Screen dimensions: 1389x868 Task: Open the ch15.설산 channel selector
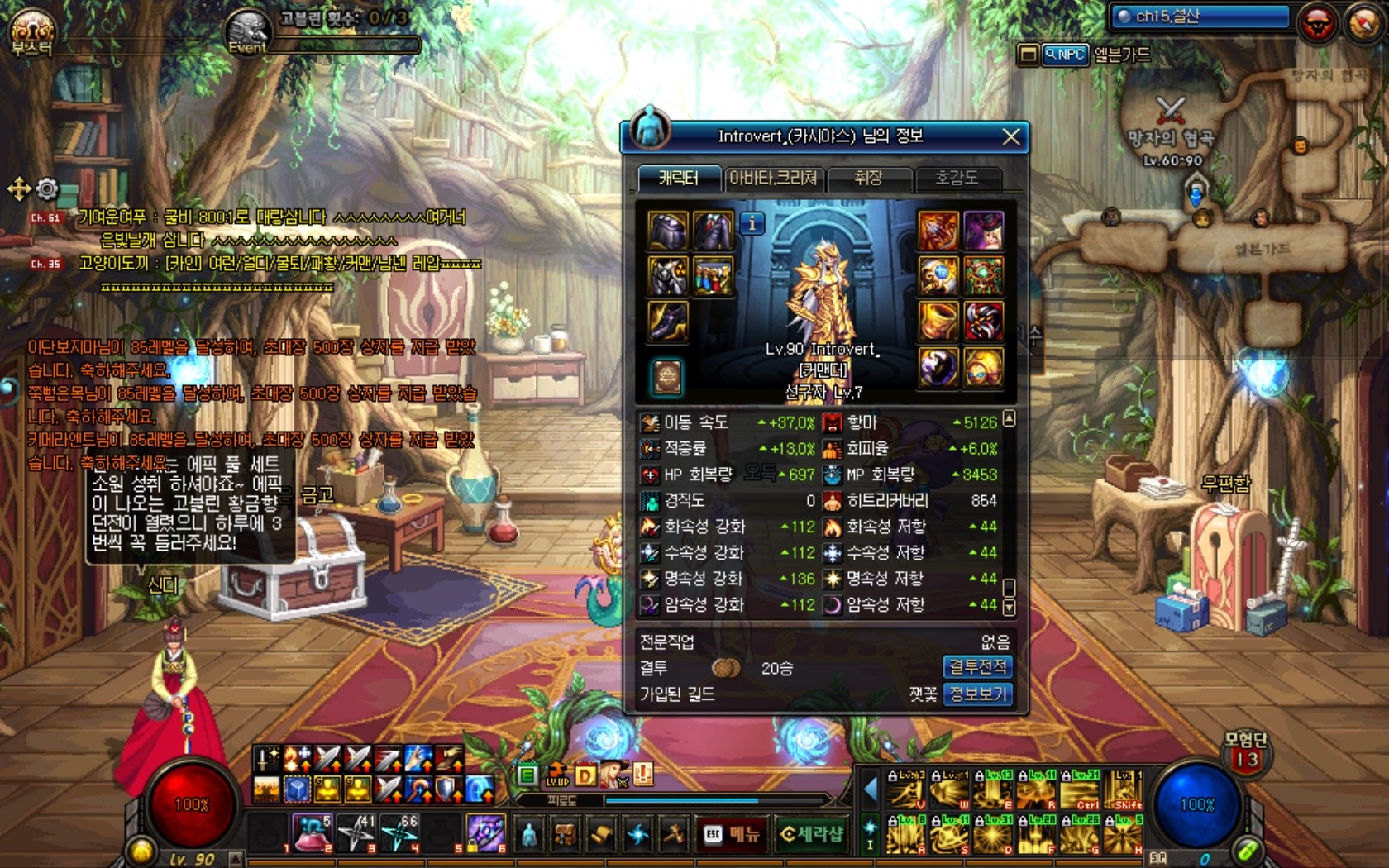coord(1200,17)
